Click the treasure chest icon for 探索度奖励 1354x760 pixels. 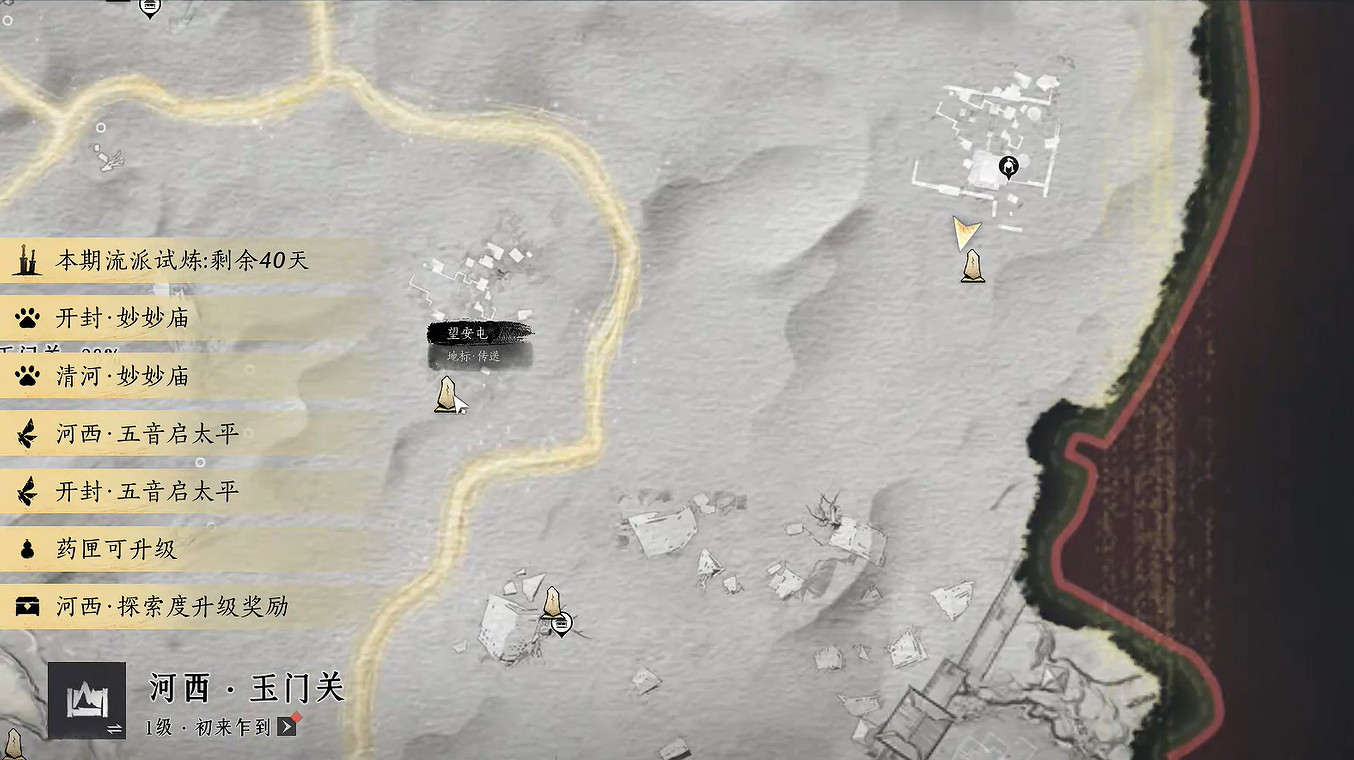[27, 606]
